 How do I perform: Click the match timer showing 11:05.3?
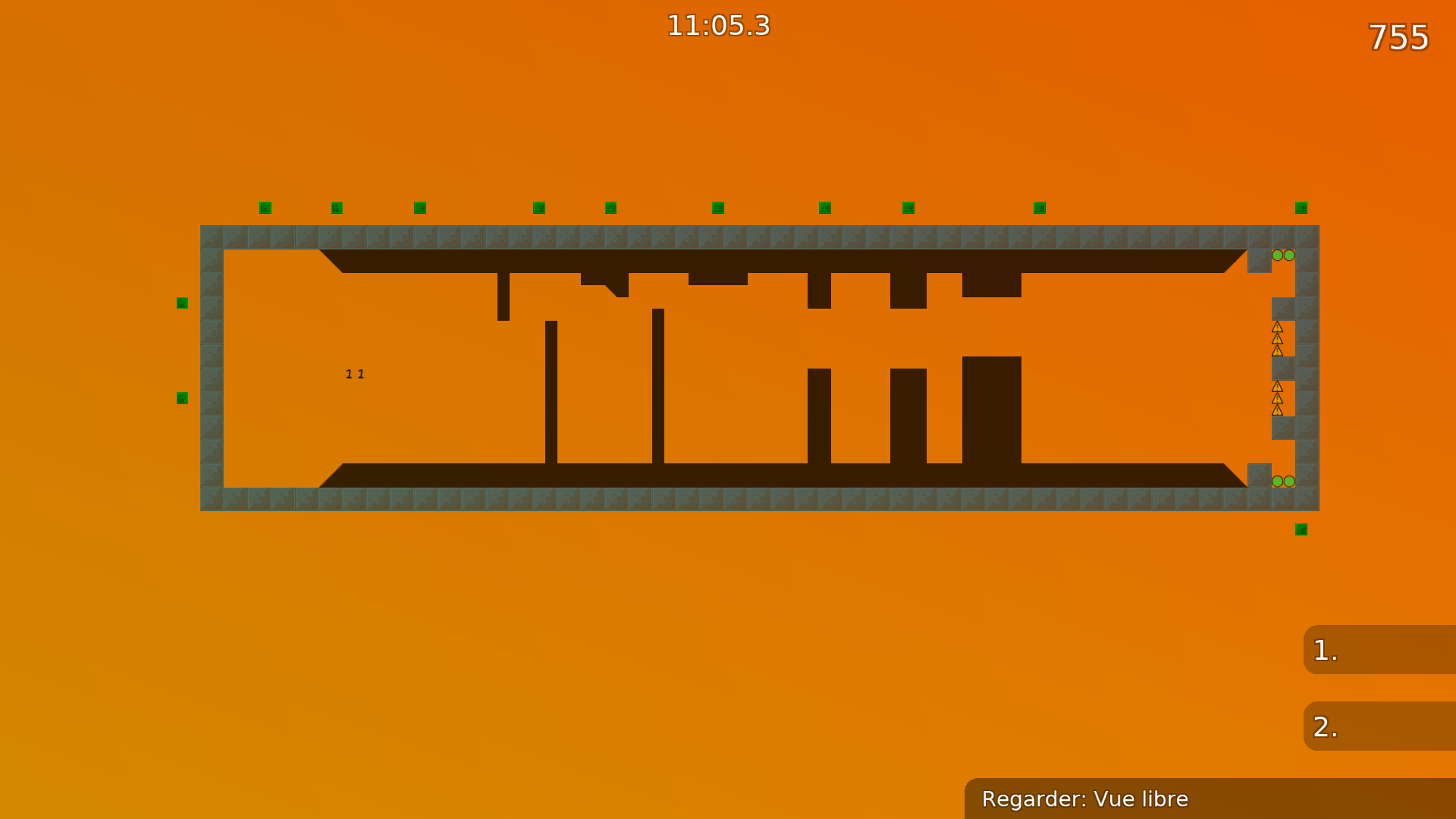click(718, 25)
